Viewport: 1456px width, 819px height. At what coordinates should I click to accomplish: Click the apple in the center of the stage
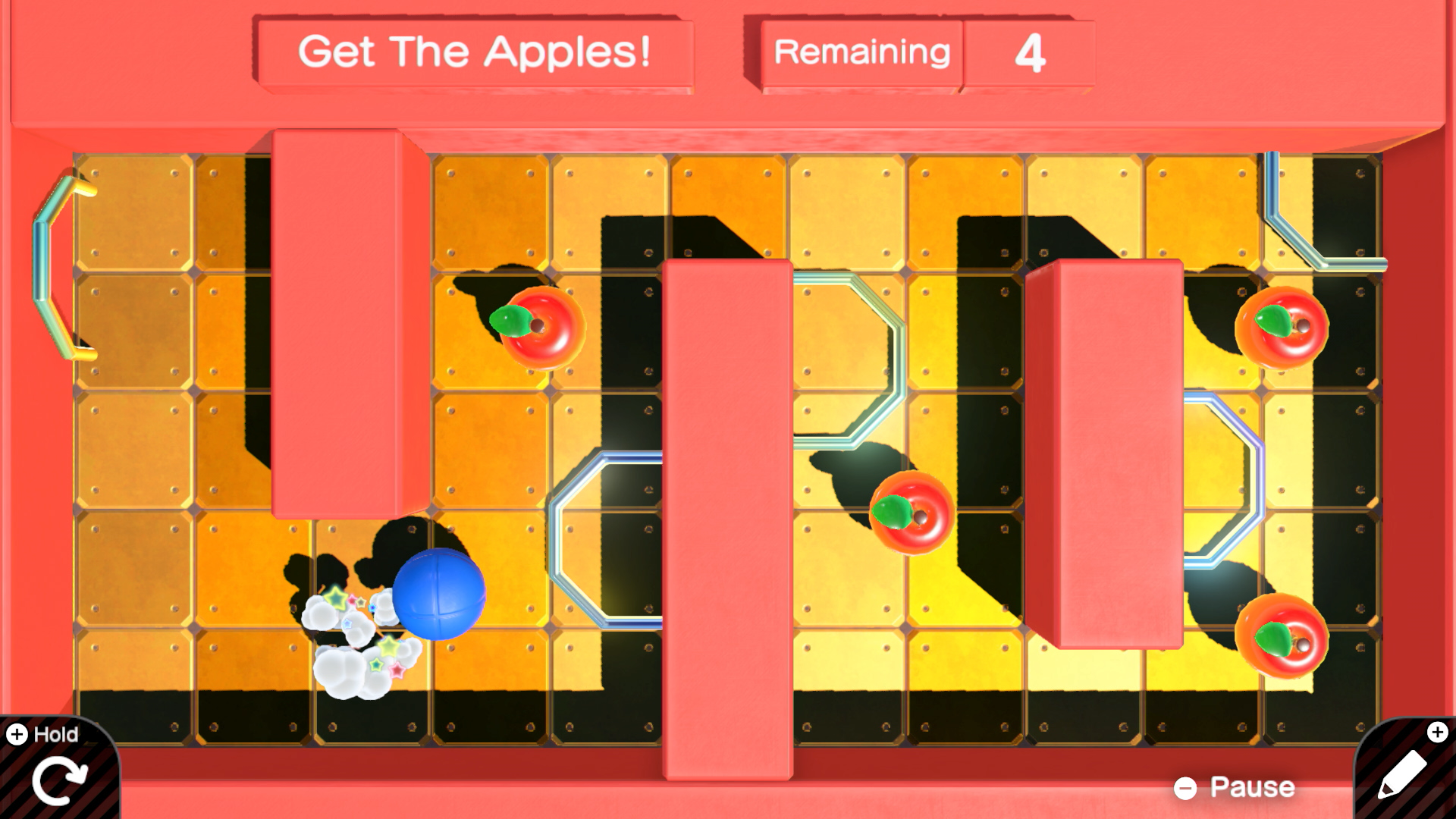click(913, 513)
